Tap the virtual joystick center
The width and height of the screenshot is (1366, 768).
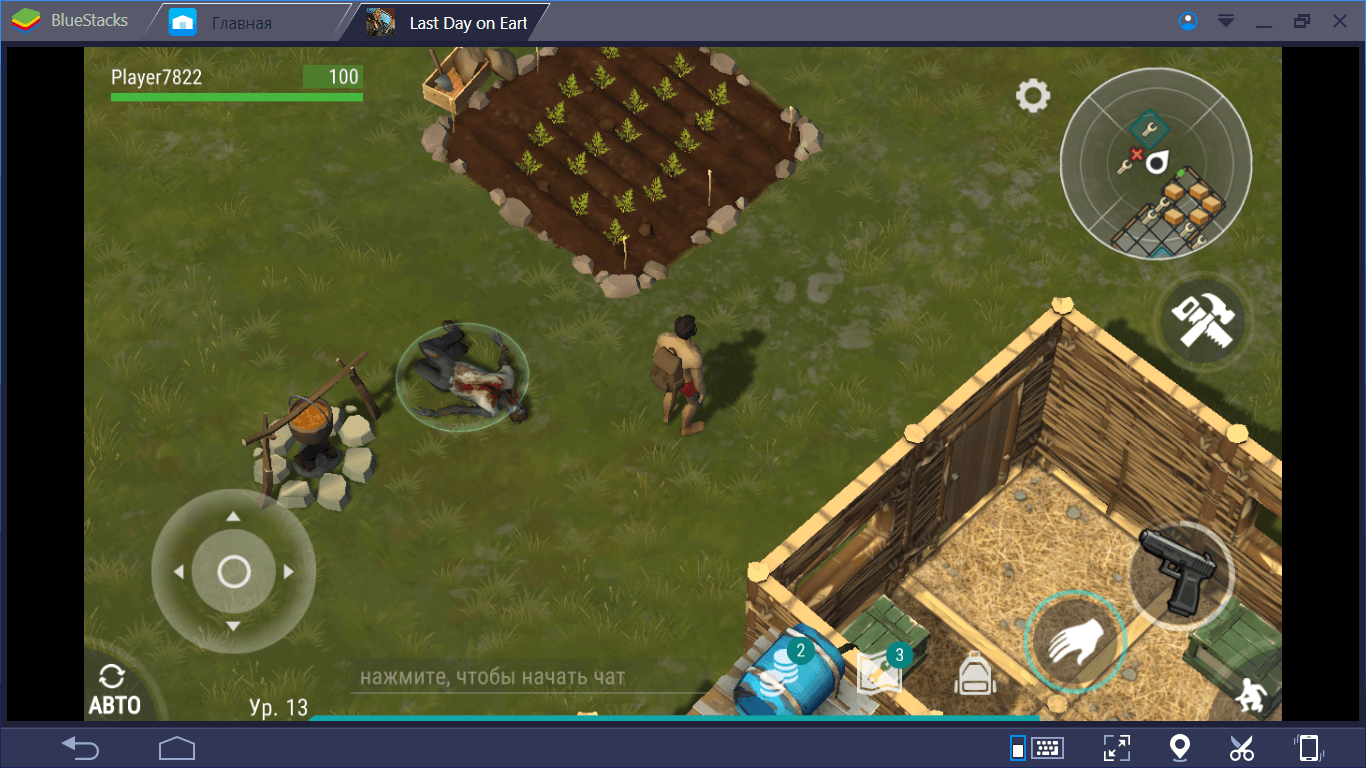coord(234,572)
